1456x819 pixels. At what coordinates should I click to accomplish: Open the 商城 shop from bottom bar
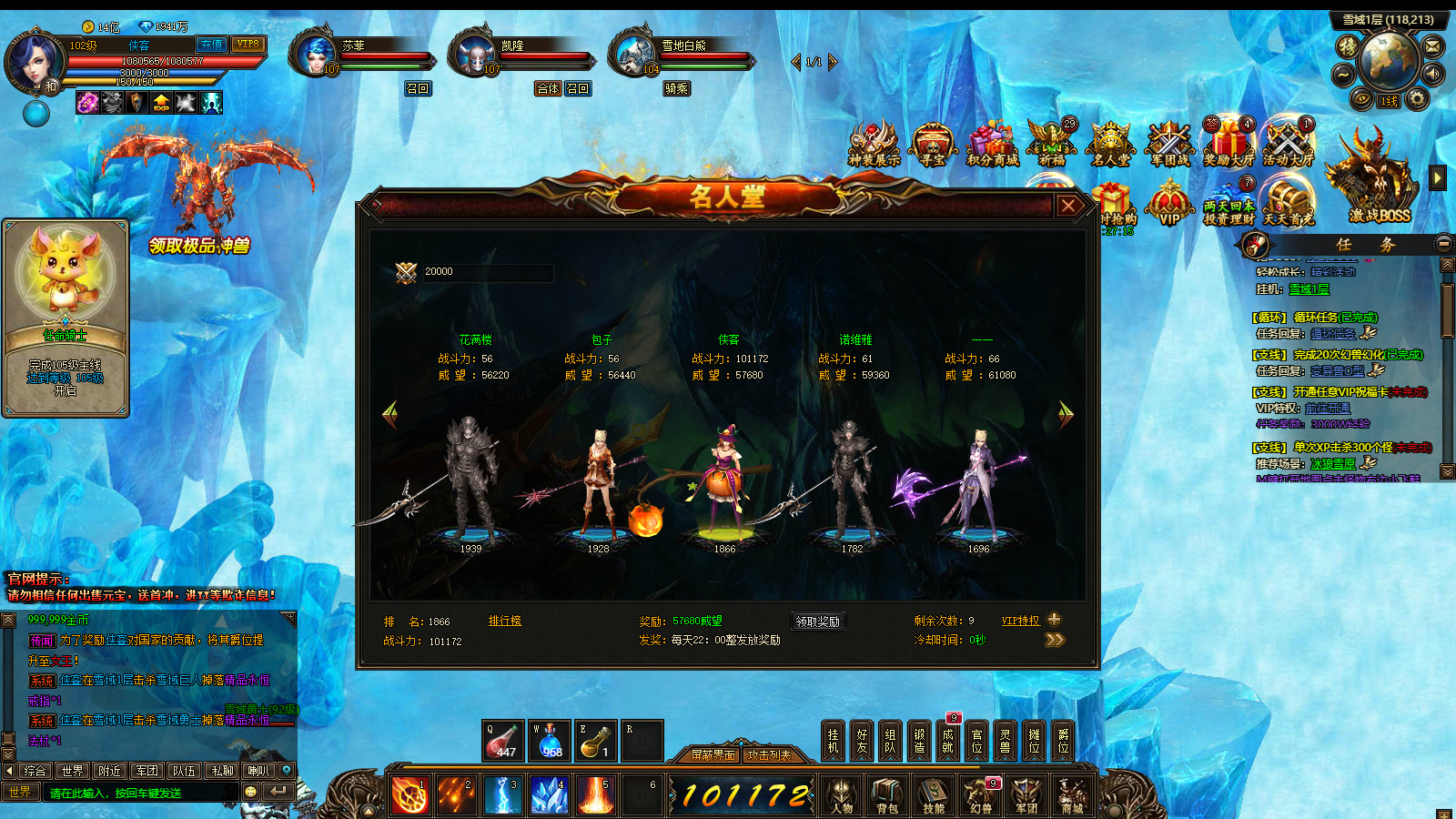[x=1072, y=794]
